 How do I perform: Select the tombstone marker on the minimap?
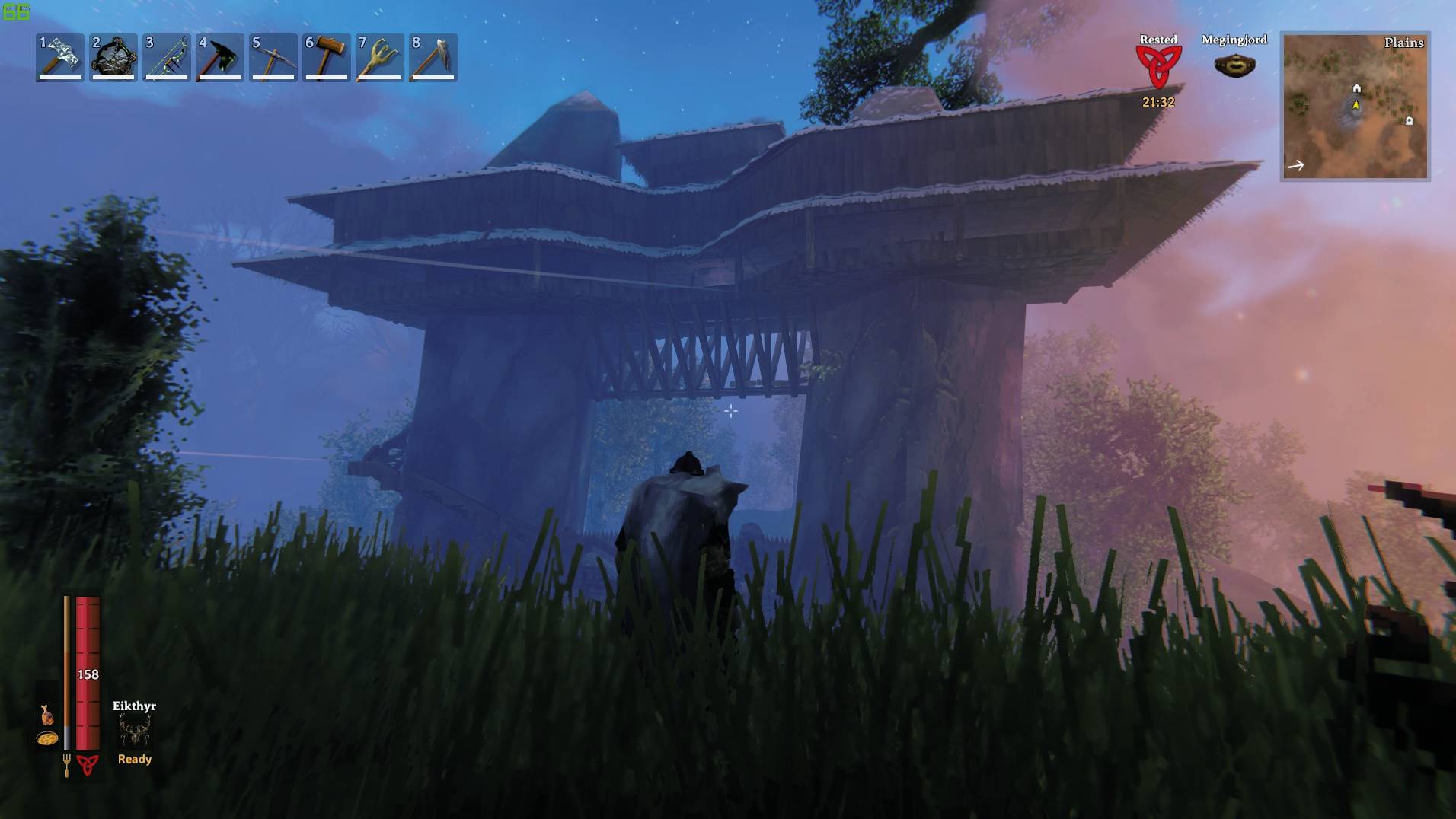(1409, 121)
